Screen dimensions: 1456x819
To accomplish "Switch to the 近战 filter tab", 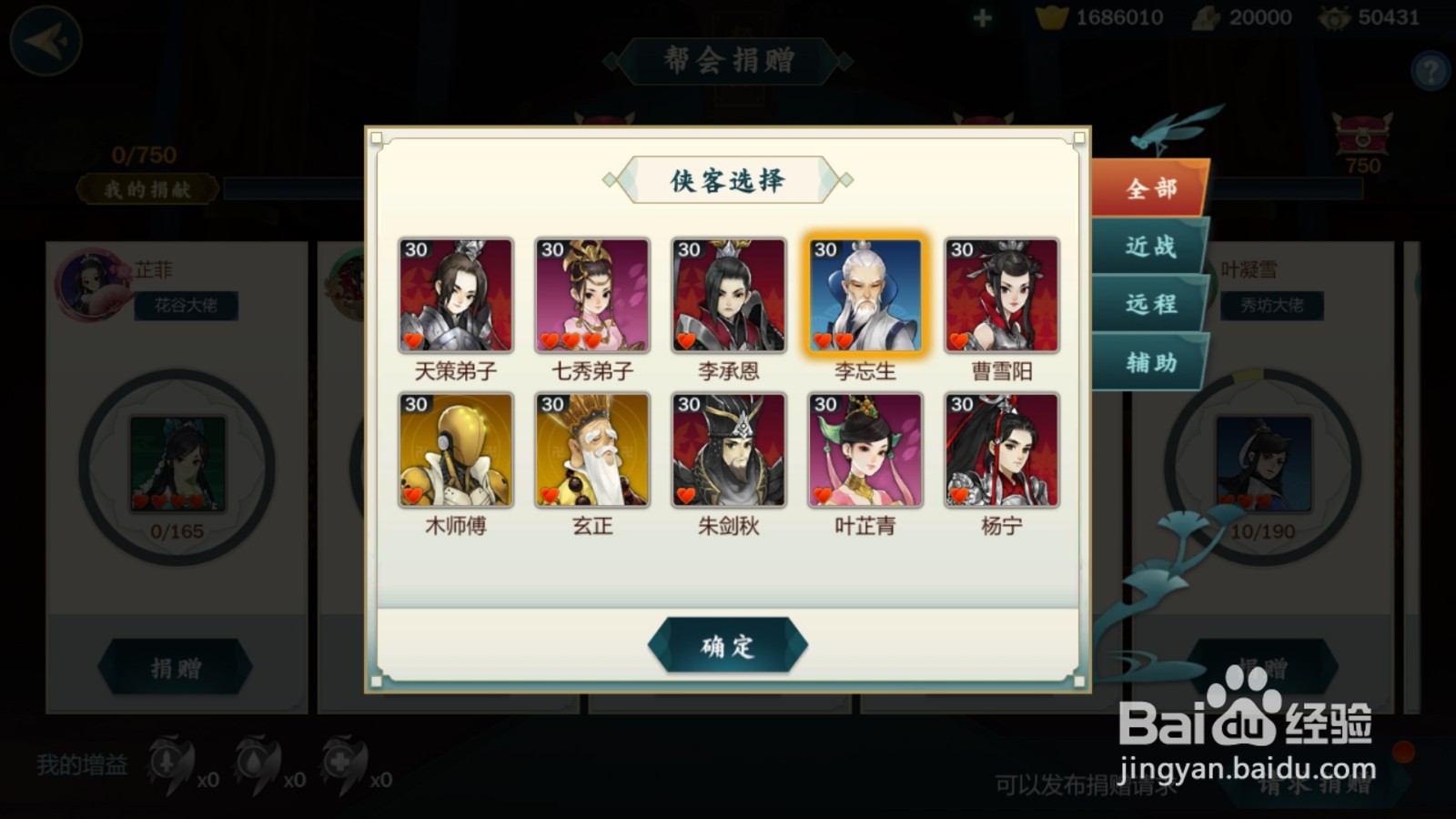I will (1149, 246).
